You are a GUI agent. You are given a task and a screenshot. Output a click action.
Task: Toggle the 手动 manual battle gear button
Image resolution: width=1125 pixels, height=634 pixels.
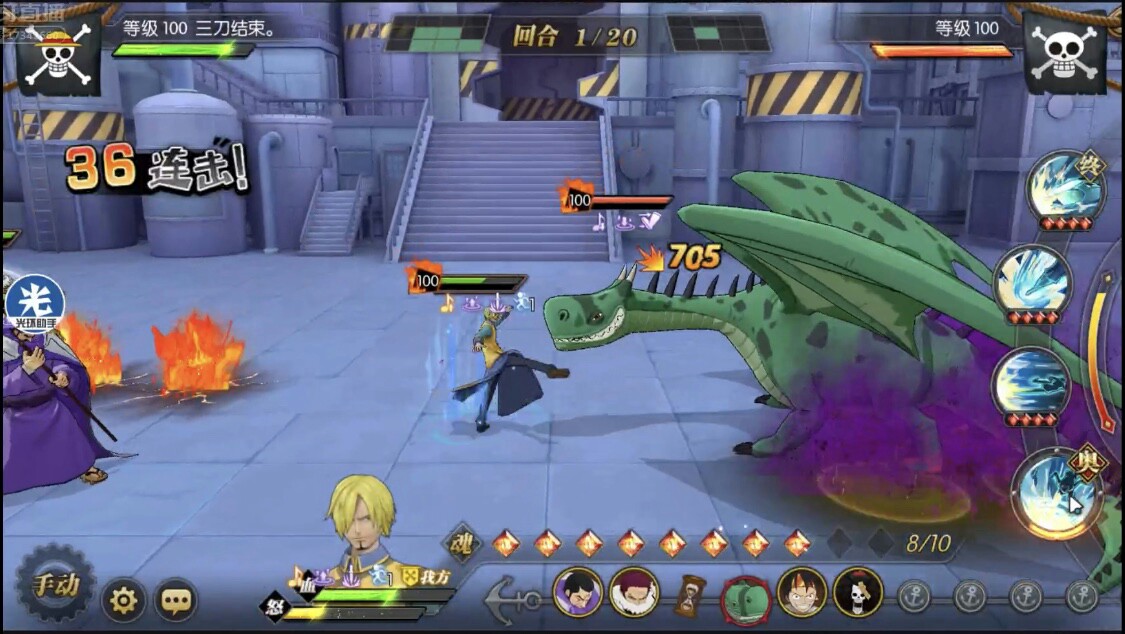click(x=55, y=584)
